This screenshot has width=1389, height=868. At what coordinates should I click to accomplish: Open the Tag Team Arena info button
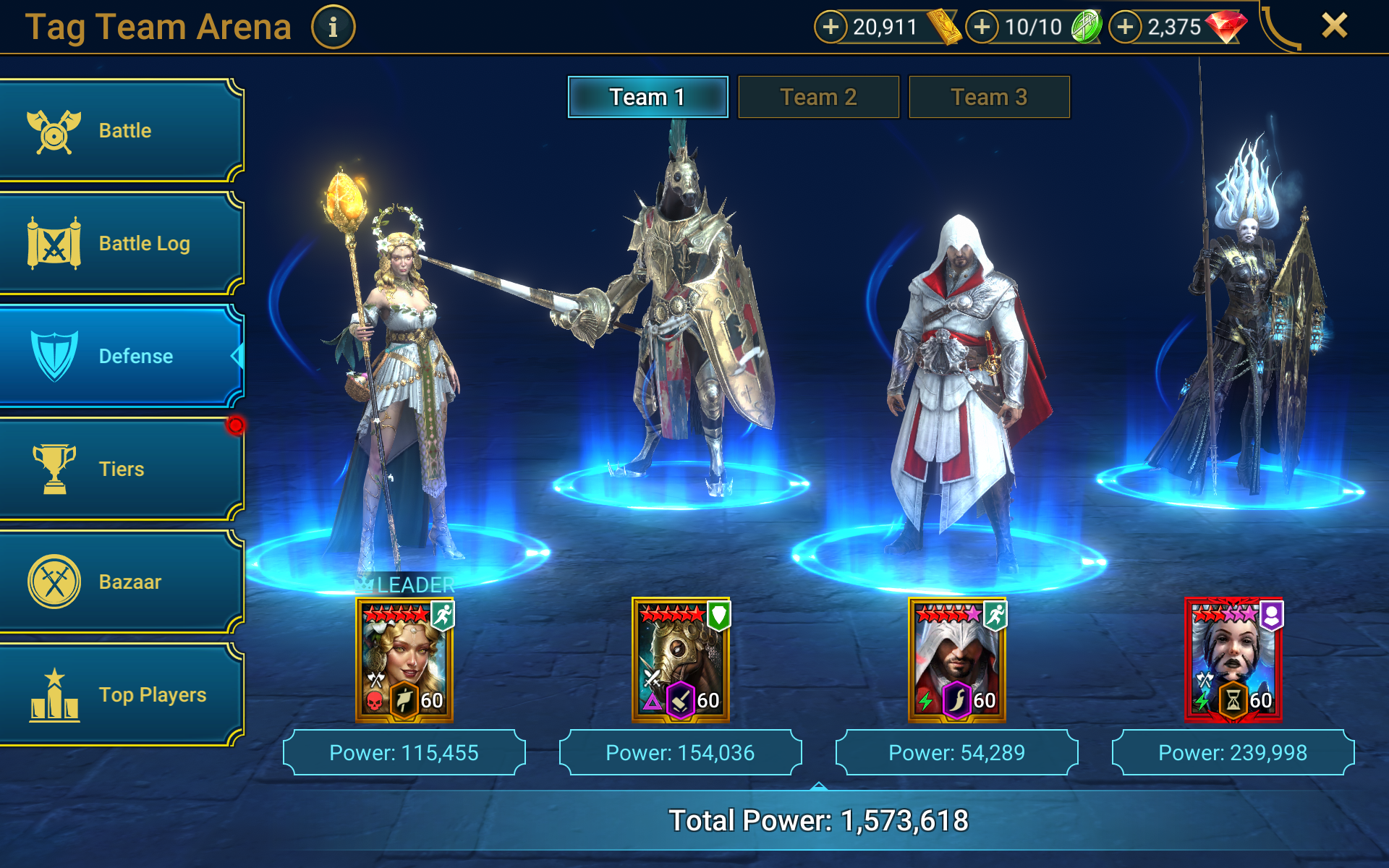333,27
